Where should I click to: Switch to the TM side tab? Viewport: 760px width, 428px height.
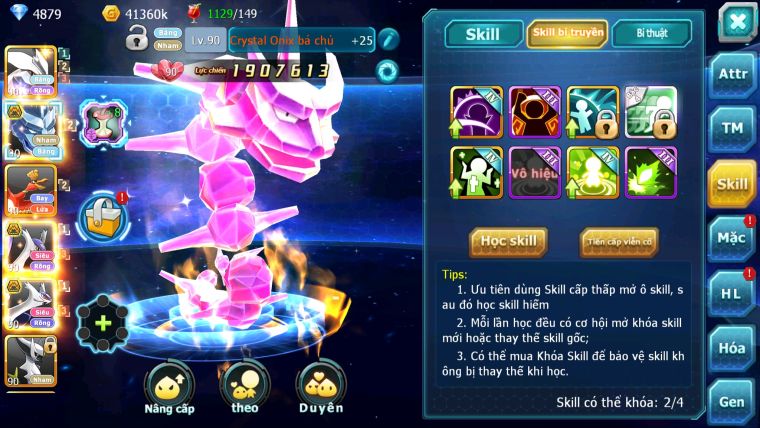[731, 129]
